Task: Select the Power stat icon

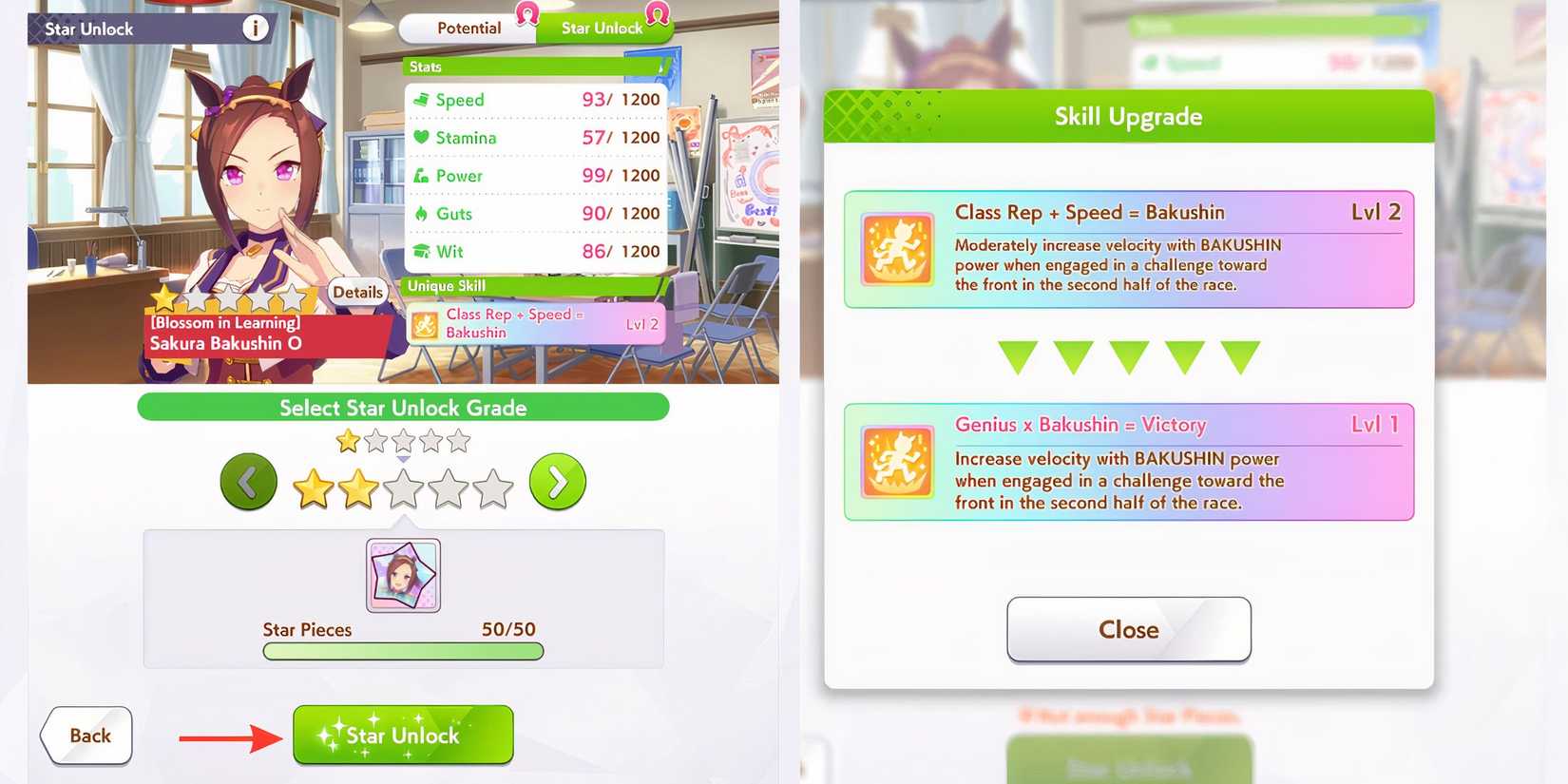Action: [422, 175]
